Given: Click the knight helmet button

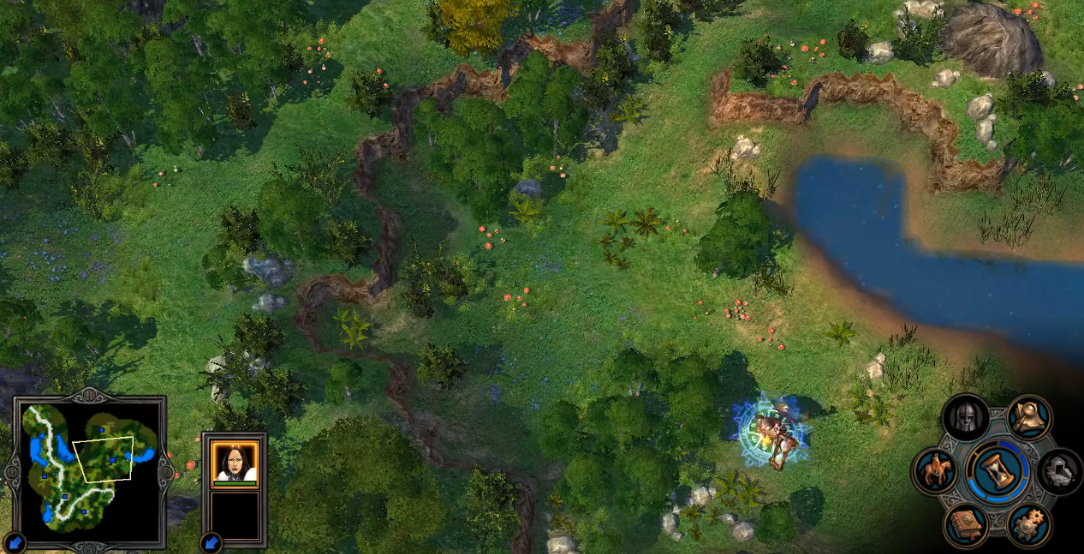Looking at the screenshot, I should [966, 417].
